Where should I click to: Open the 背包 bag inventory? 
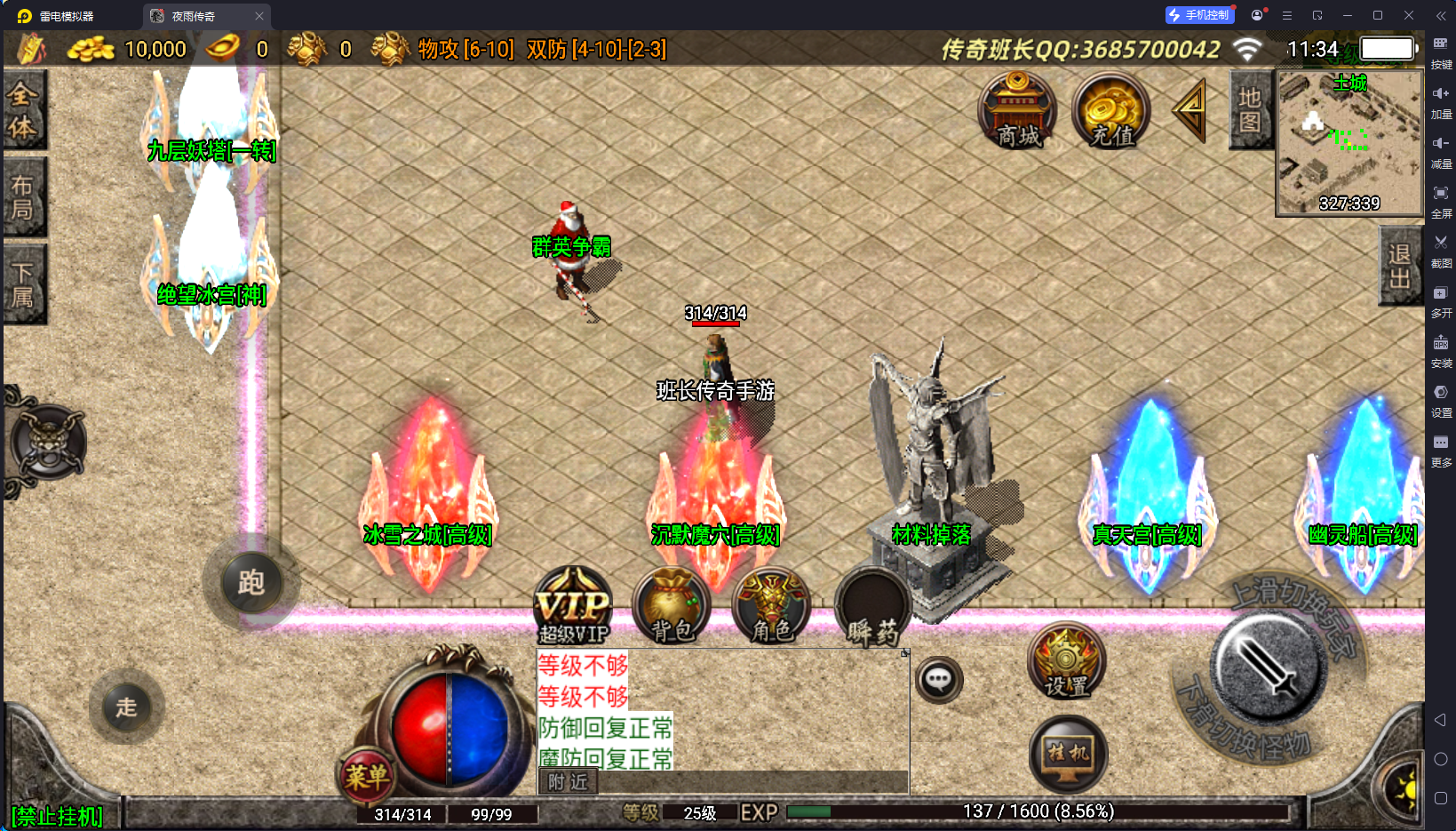point(672,606)
